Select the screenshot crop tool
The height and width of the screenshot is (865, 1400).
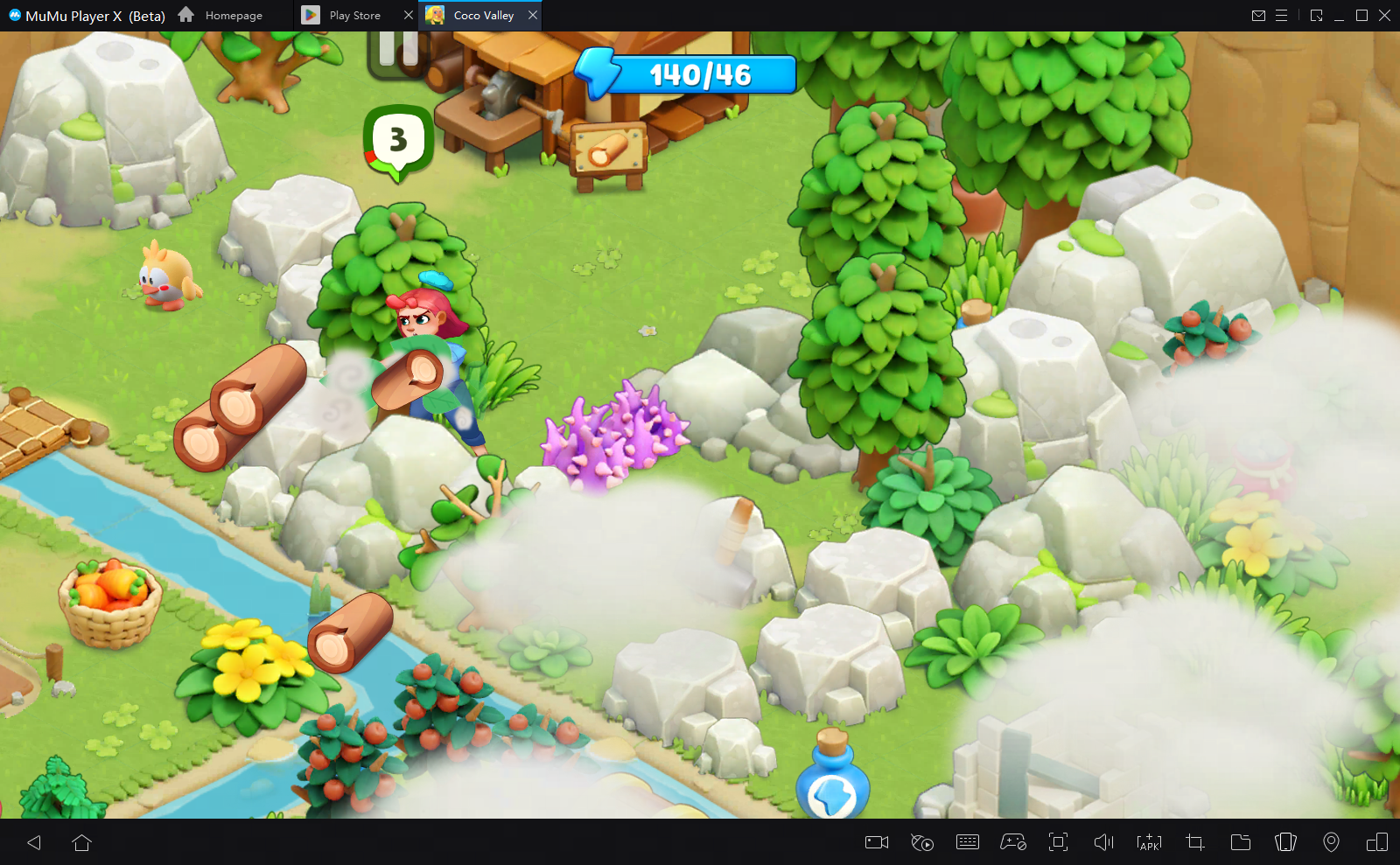(1194, 842)
